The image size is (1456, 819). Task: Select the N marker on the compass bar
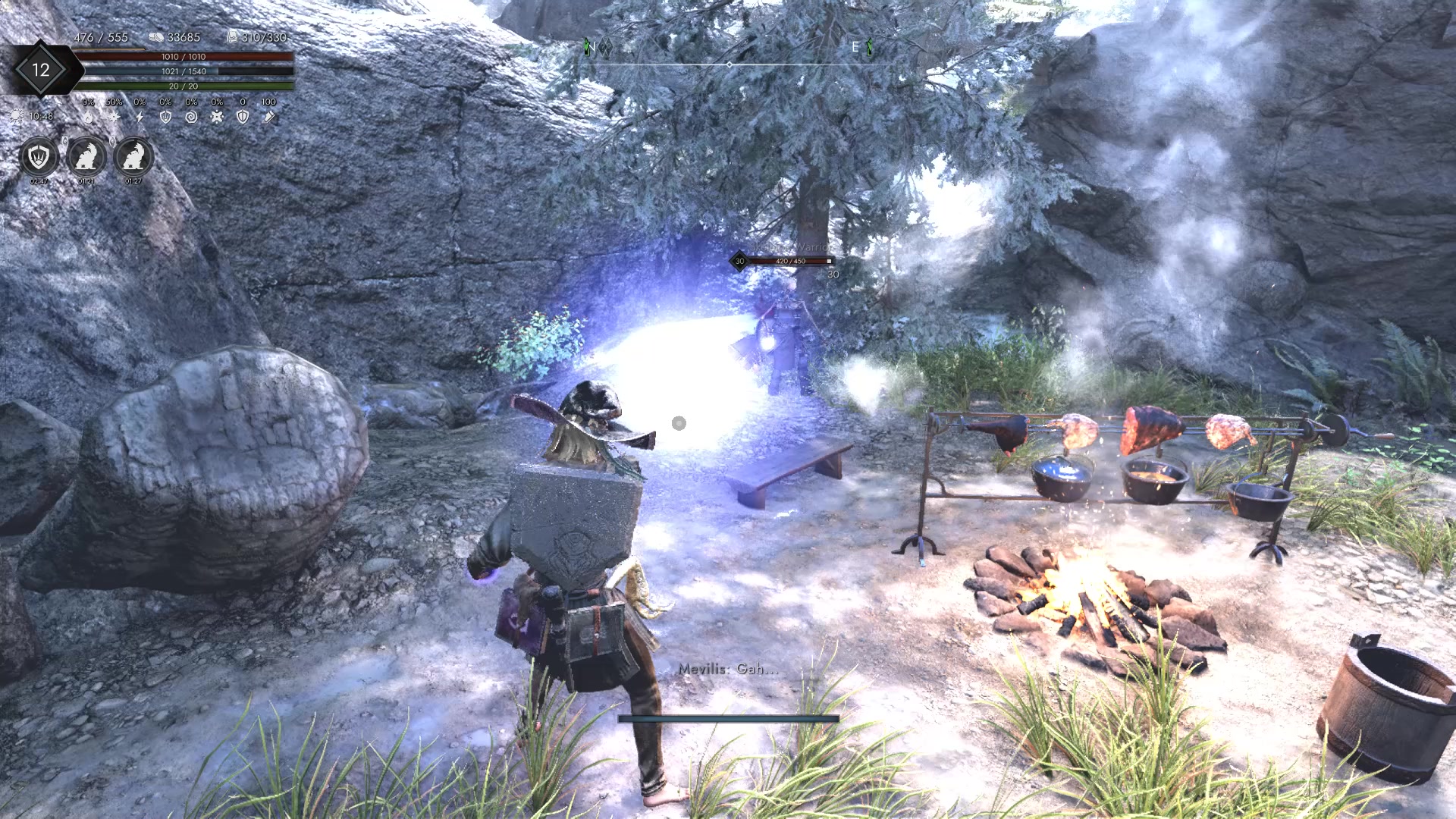click(x=593, y=47)
